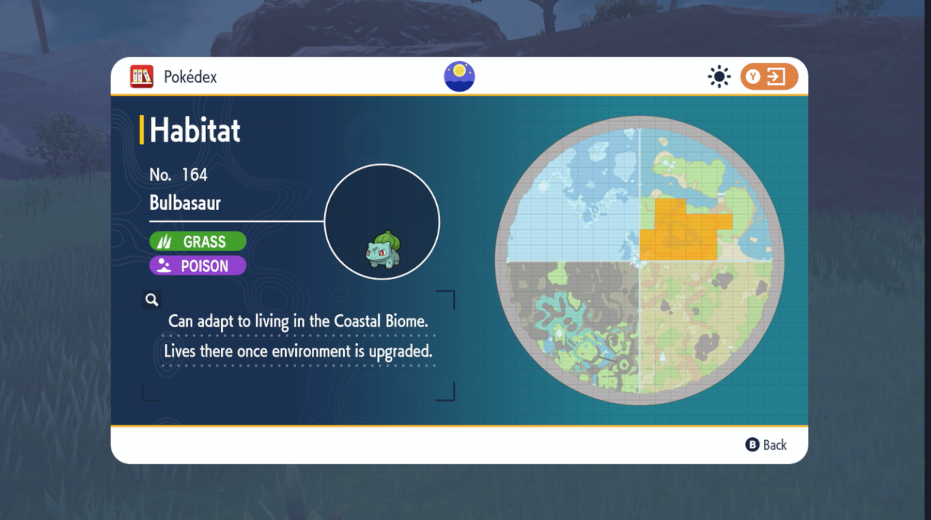
Task: Click the Back option
Action: click(x=766, y=445)
